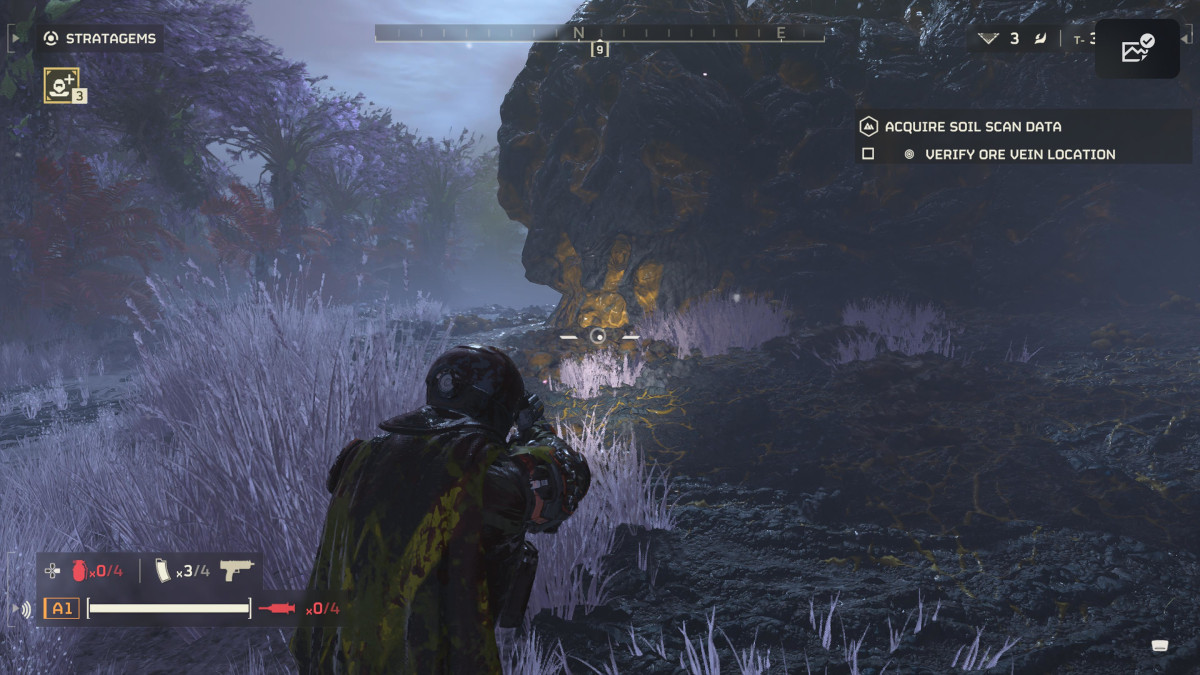Open the Acquire Soil Scan Data objective
Image resolution: width=1200 pixels, height=675 pixels.
tap(973, 127)
